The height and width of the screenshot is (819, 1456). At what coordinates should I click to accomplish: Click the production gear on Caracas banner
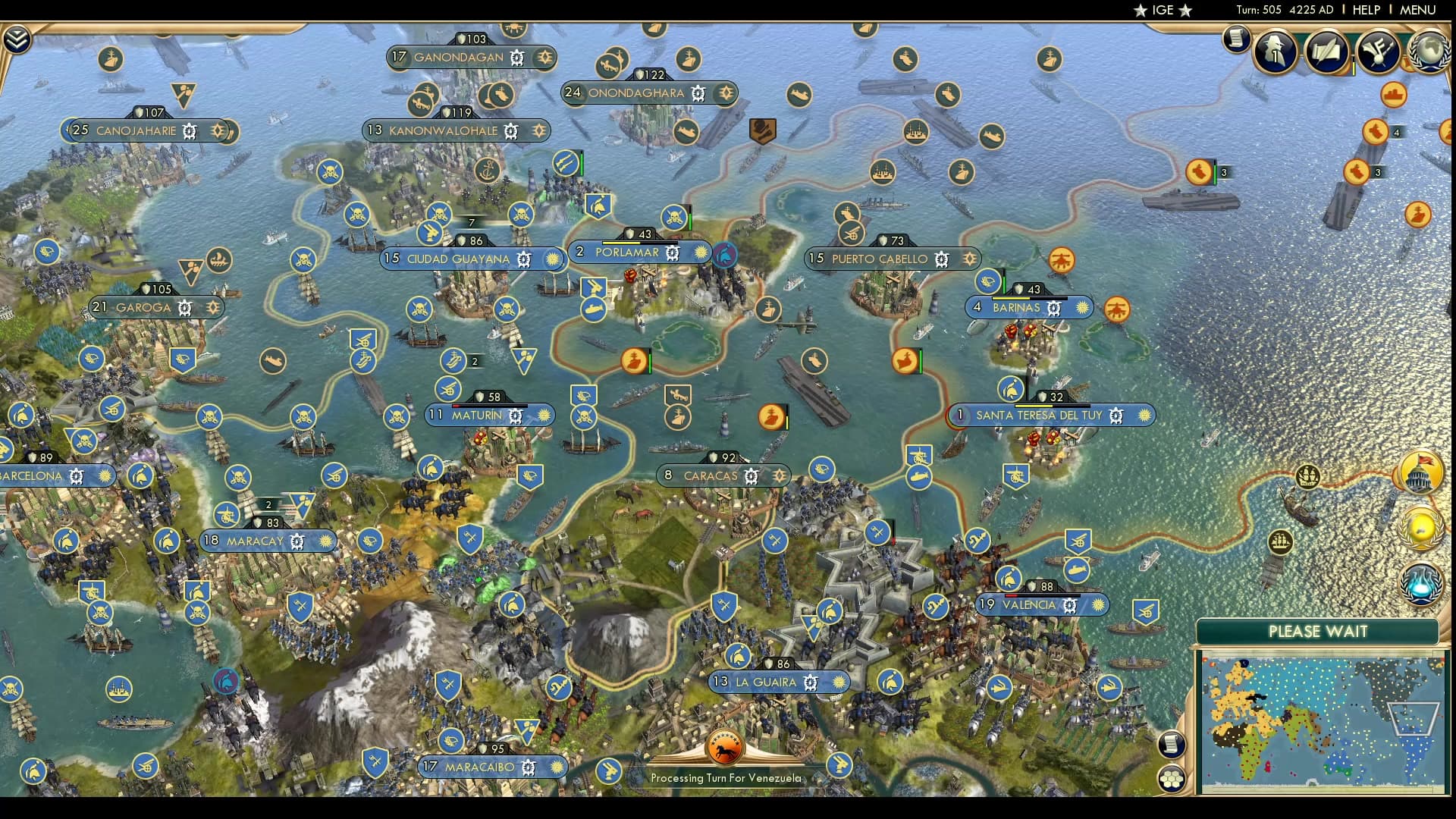[752, 475]
